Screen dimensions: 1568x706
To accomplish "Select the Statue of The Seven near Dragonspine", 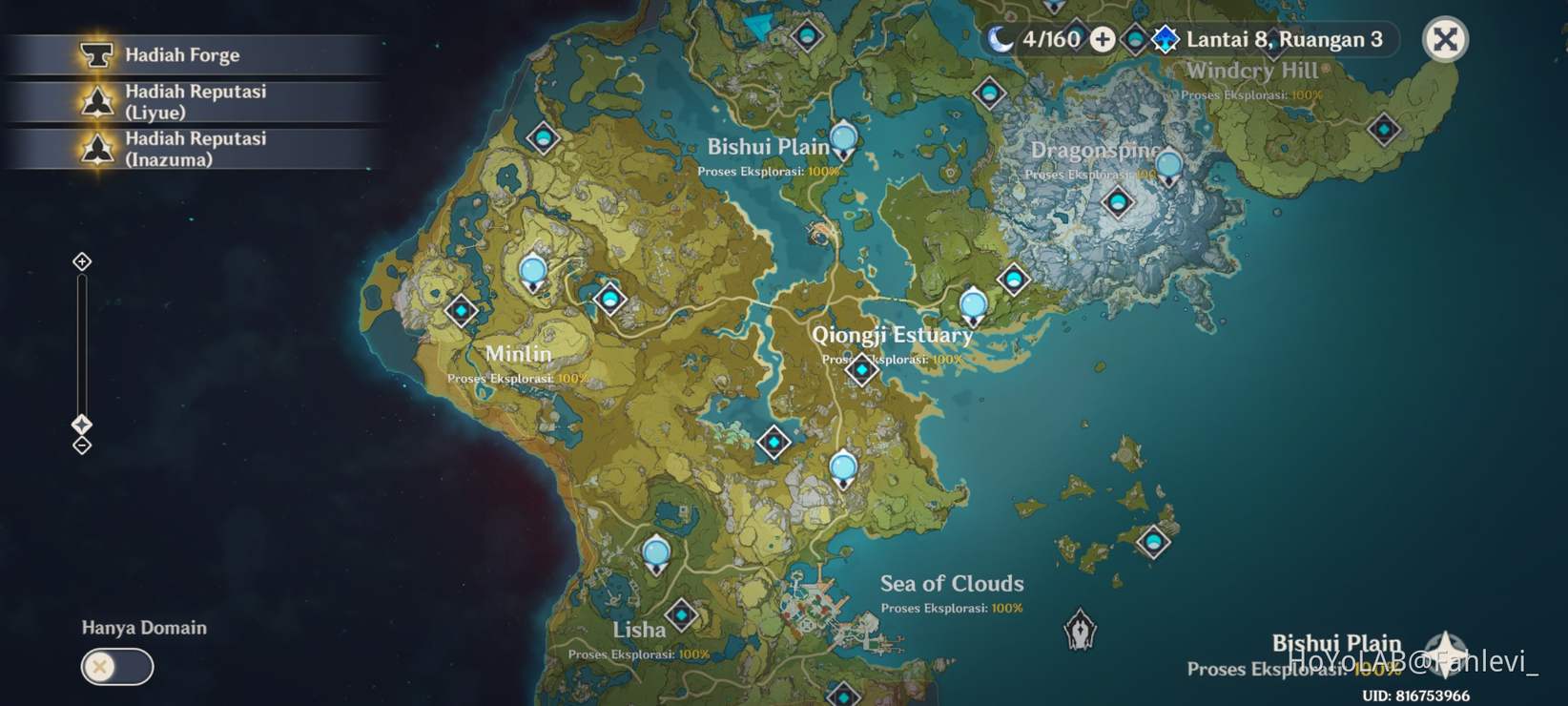I will (1168, 168).
